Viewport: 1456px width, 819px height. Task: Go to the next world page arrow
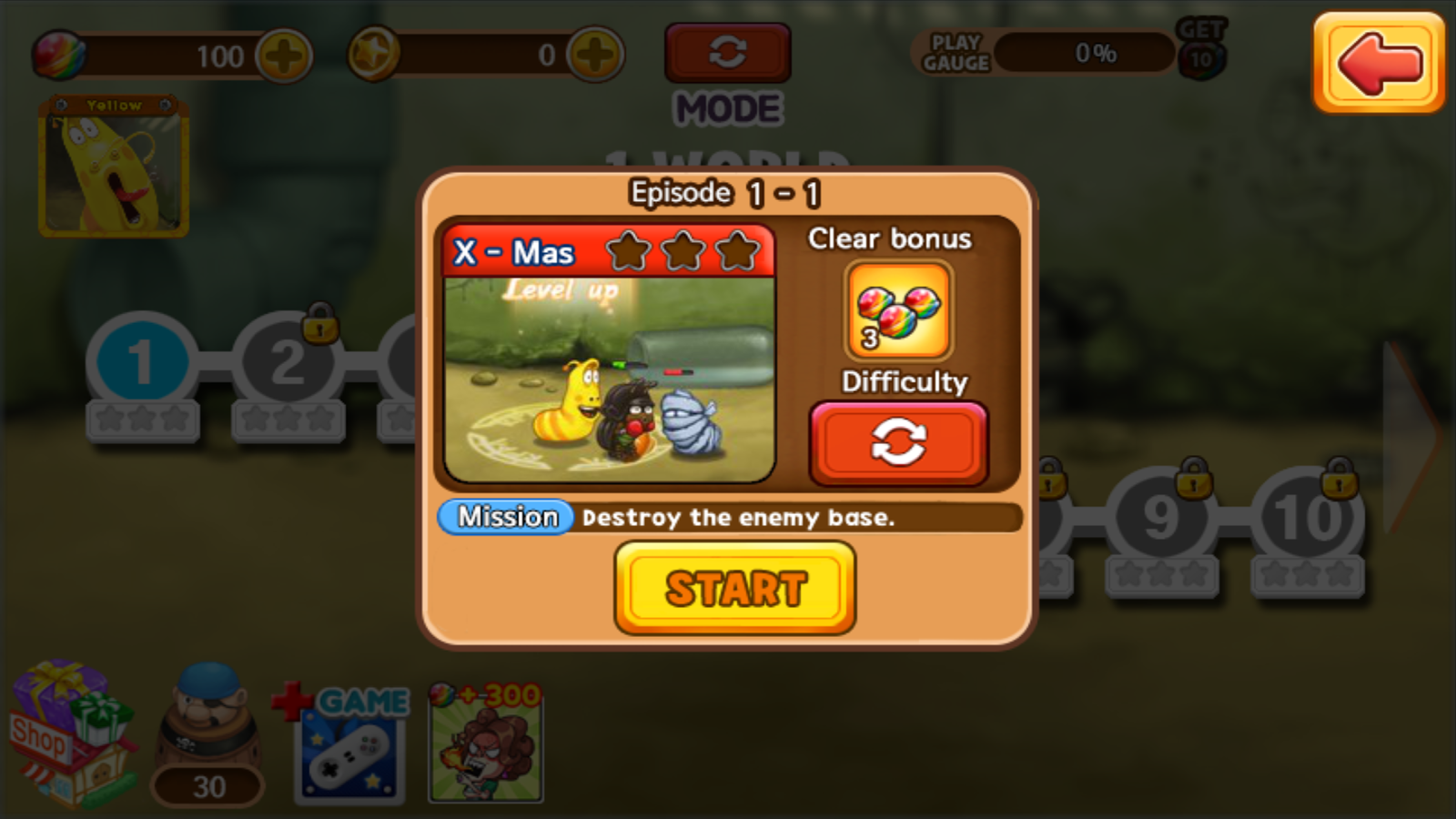click(1410, 437)
